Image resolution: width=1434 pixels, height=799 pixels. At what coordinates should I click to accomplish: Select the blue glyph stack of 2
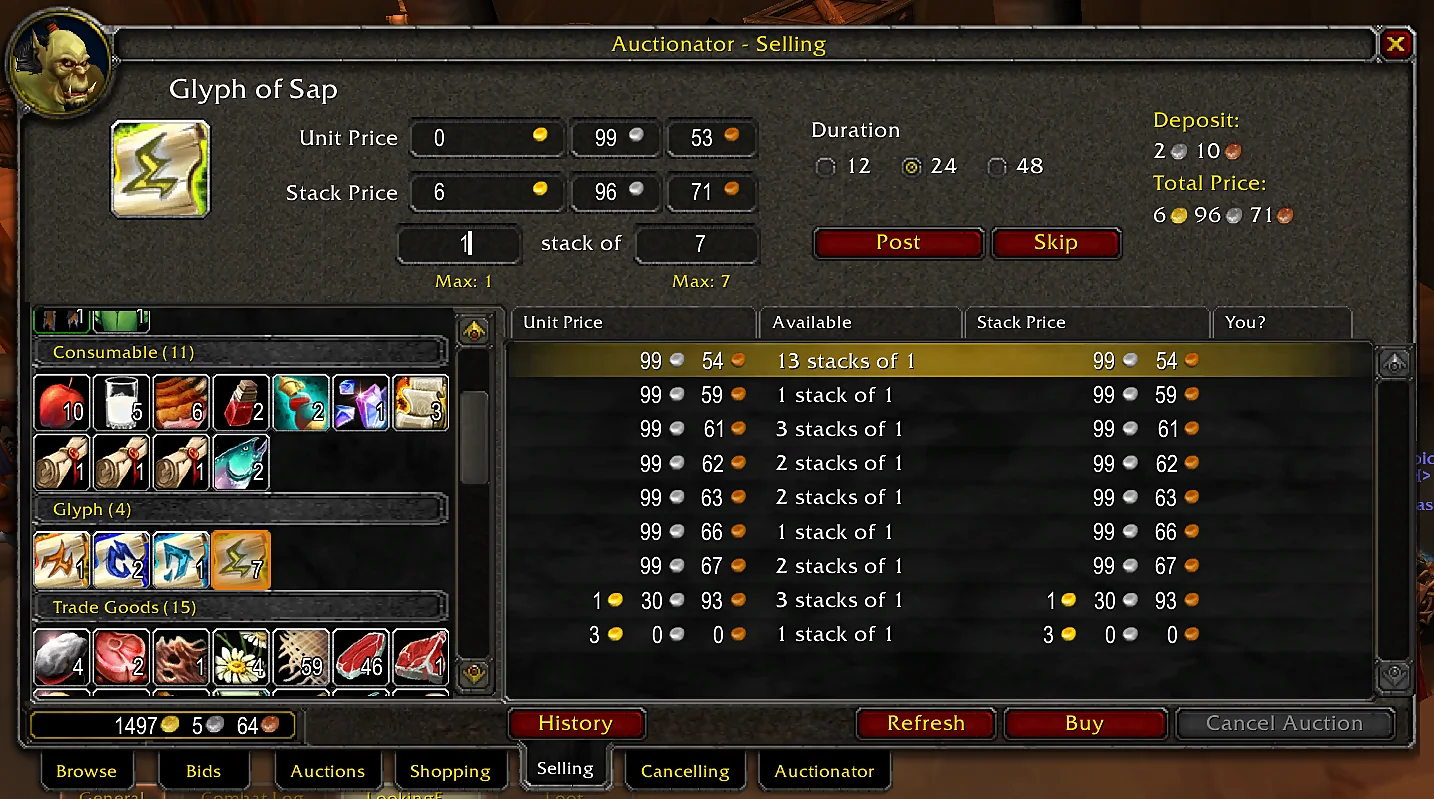121,560
